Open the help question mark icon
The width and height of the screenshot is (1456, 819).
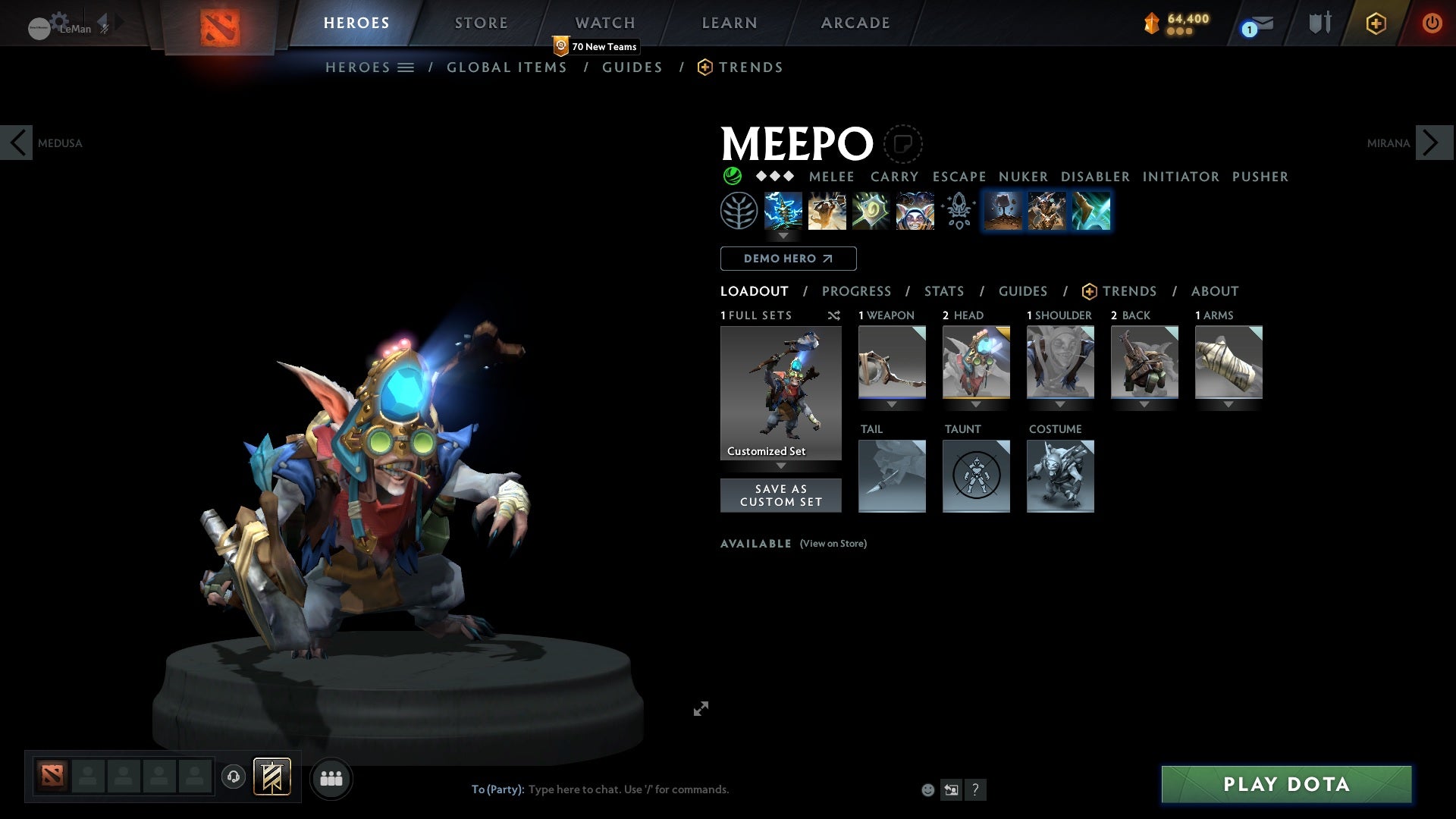pos(975,789)
